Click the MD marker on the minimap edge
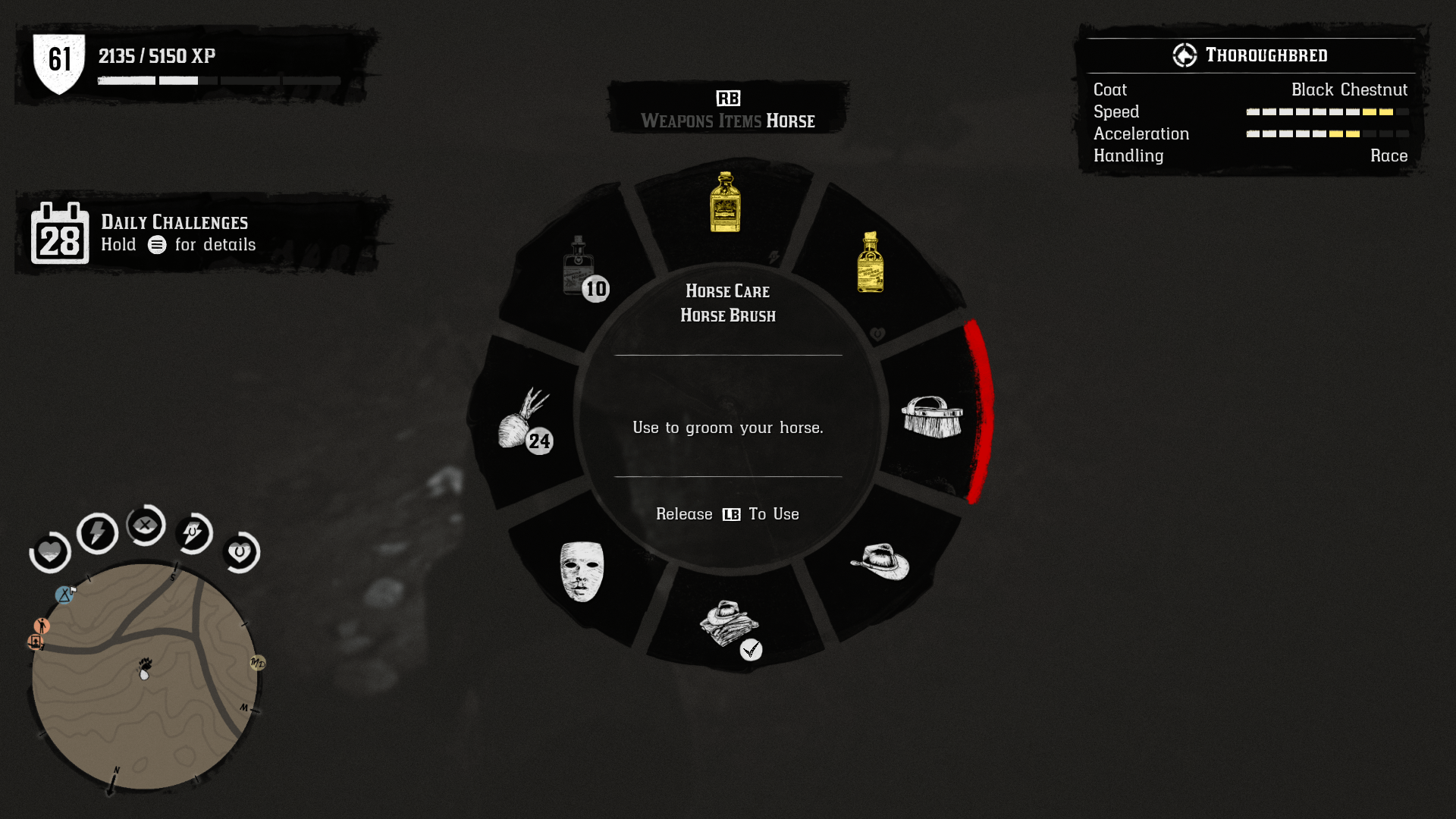This screenshot has width=1456, height=819. [x=256, y=663]
